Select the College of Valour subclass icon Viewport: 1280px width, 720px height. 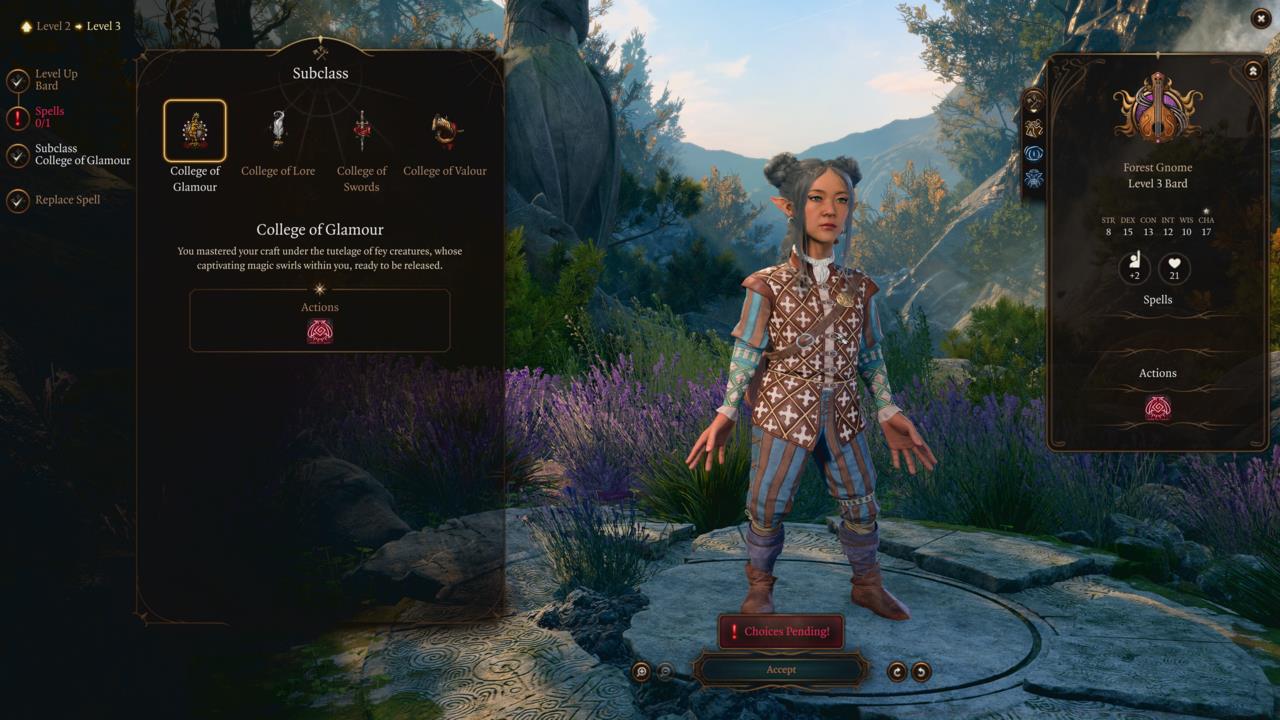444,128
